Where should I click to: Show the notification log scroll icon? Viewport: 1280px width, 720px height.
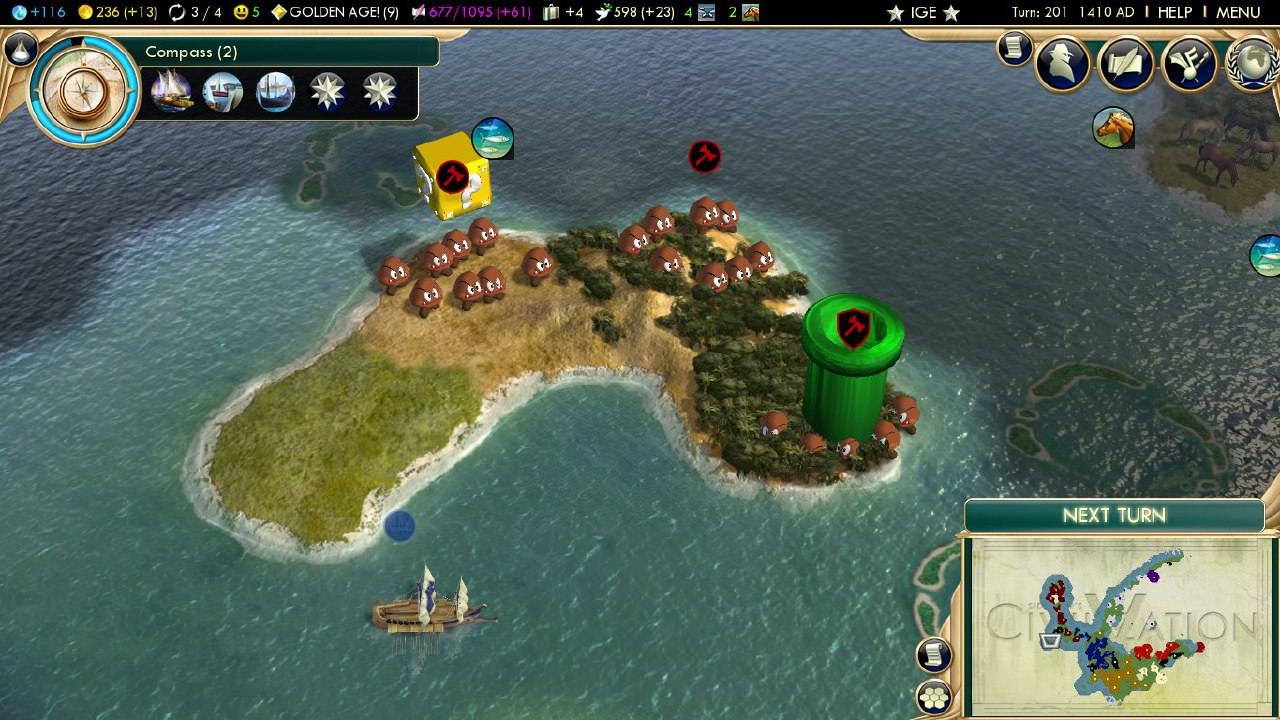[1014, 47]
